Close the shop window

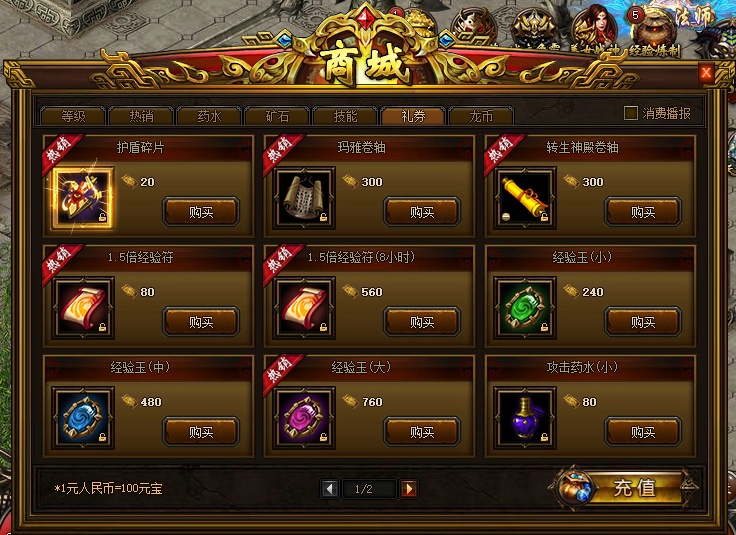click(706, 73)
